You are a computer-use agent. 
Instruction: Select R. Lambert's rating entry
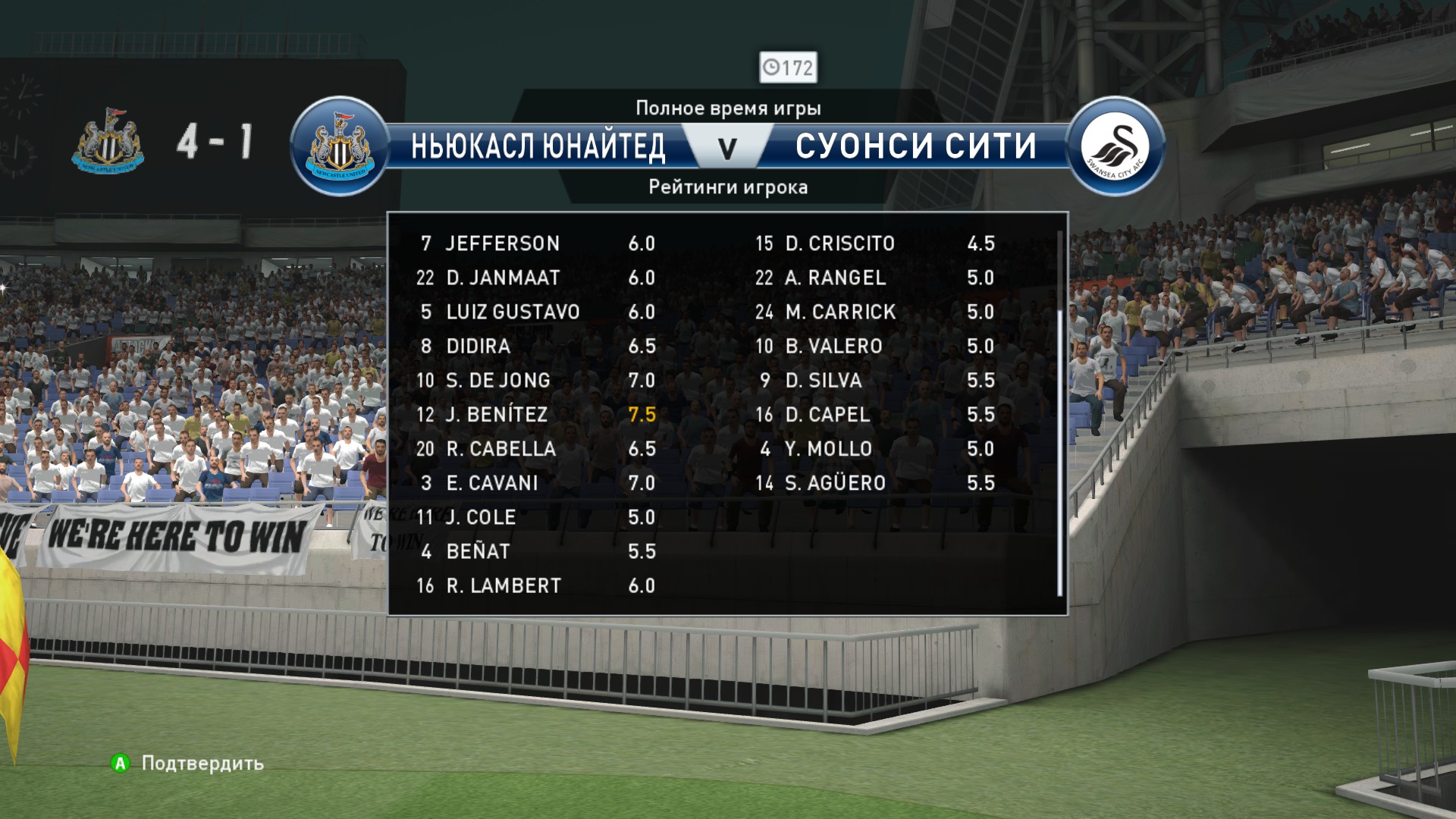[x=535, y=586]
